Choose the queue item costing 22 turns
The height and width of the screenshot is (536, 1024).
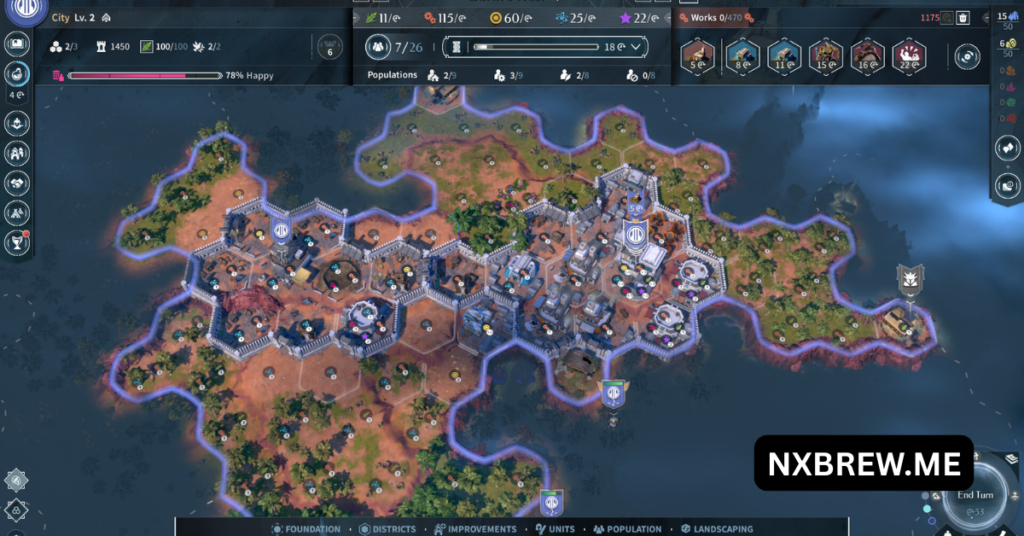pyautogui.click(x=908, y=56)
